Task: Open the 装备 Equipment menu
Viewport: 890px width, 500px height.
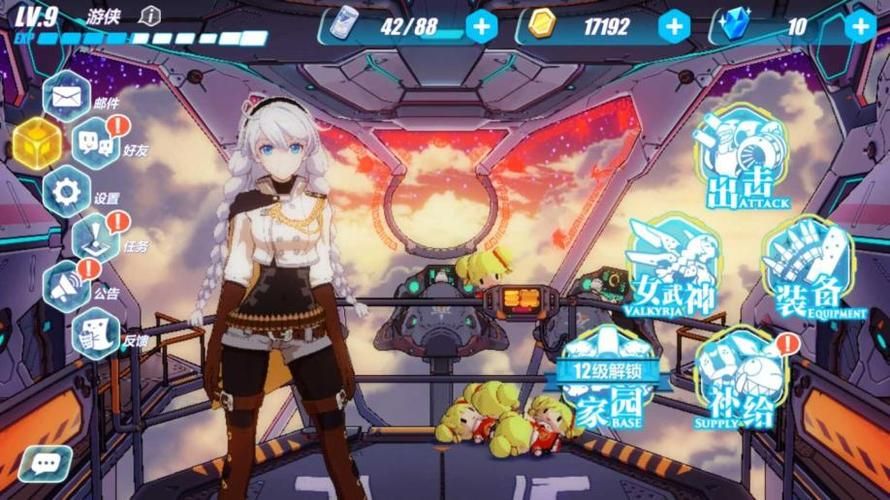Action: (807, 268)
